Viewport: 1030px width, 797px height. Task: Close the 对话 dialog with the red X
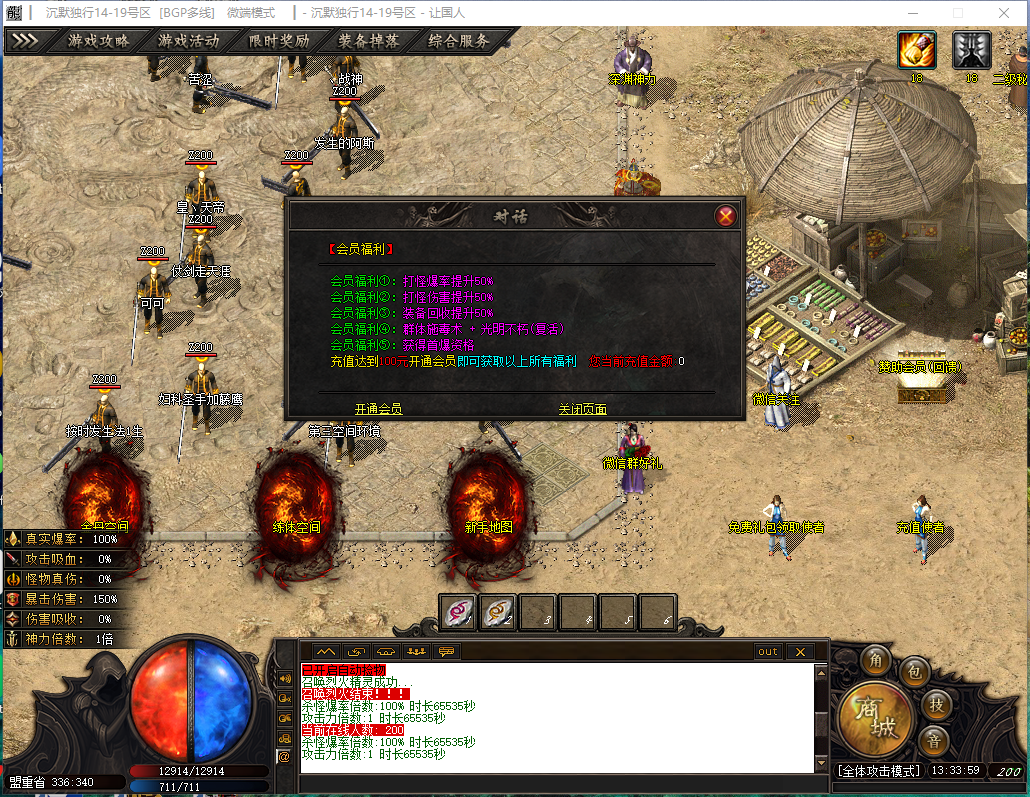pos(726,215)
